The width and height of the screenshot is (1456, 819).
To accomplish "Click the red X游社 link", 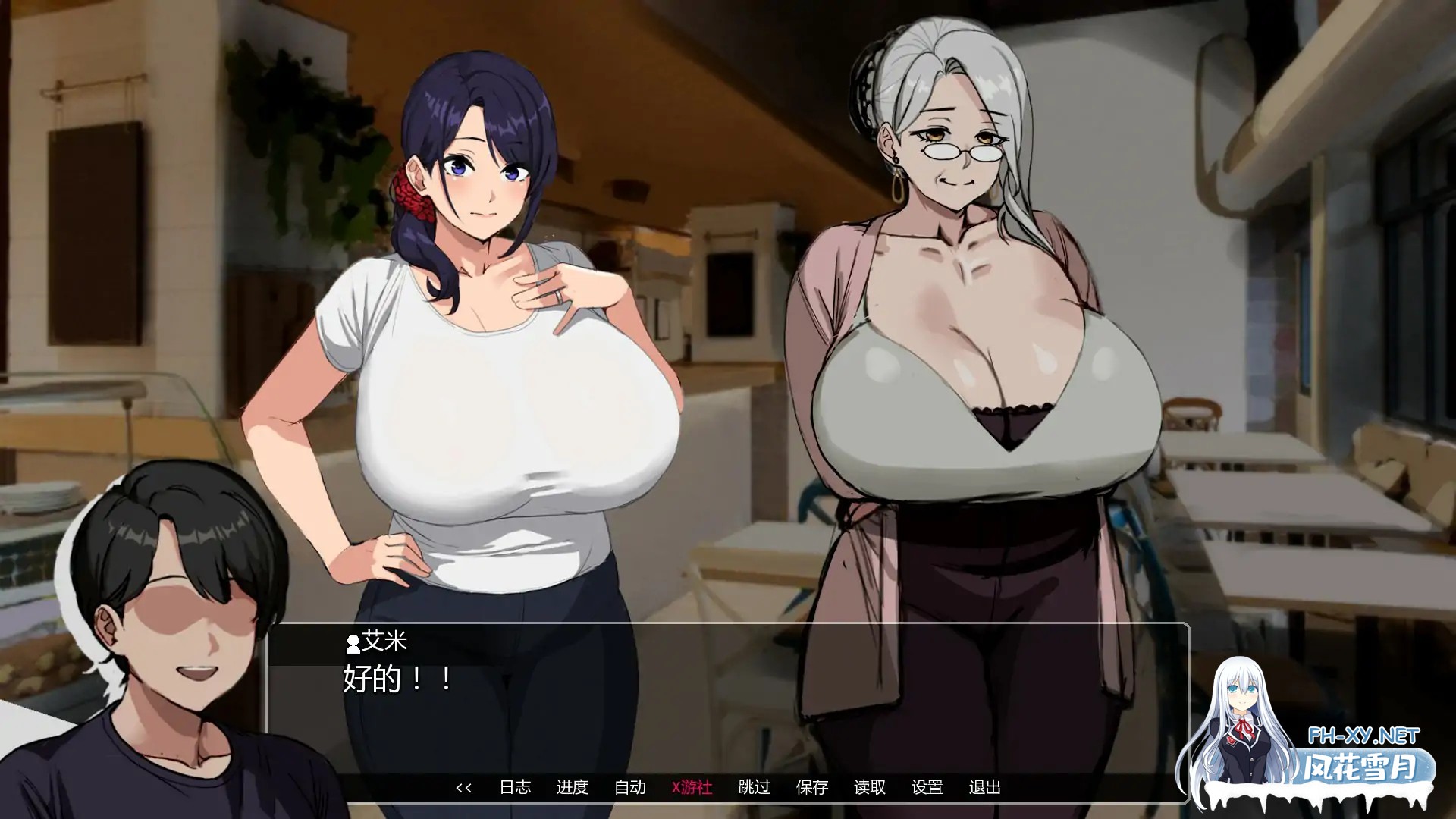I will (x=691, y=788).
